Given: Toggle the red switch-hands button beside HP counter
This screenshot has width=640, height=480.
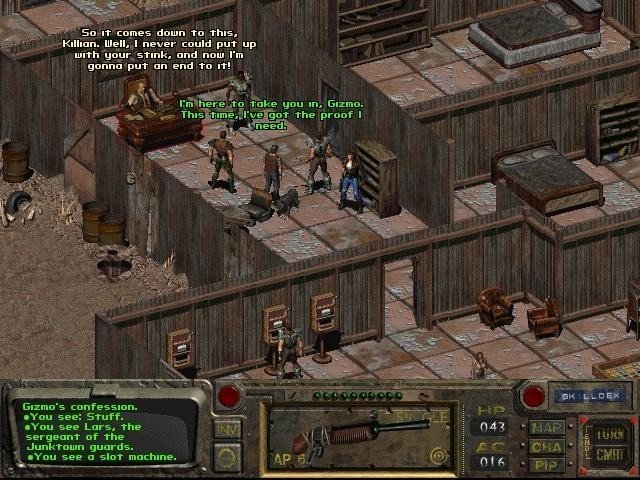Looking at the screenshot, I should click(534, 396).
